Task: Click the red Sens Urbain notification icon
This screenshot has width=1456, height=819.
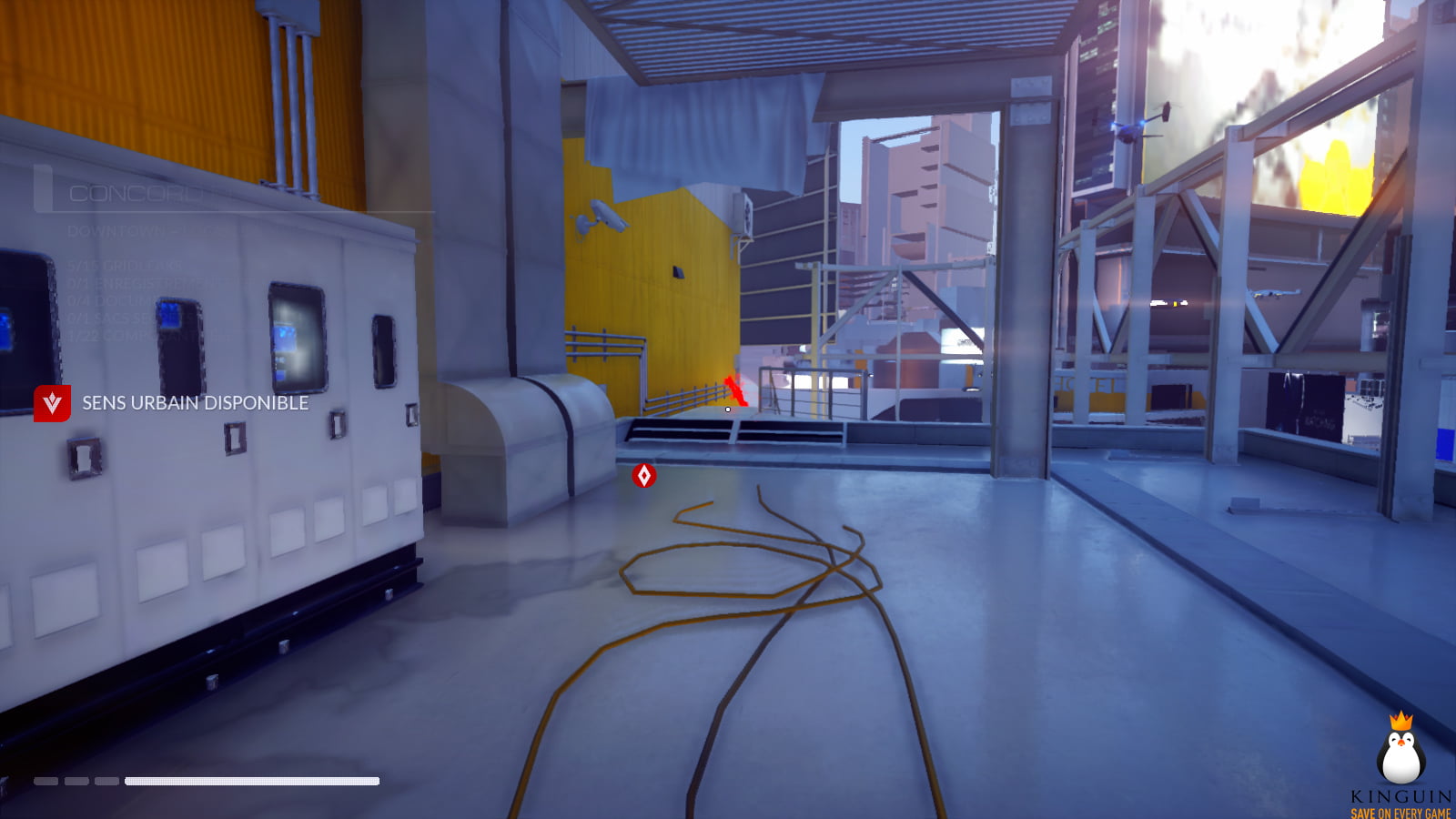Action: coord(52,403)
